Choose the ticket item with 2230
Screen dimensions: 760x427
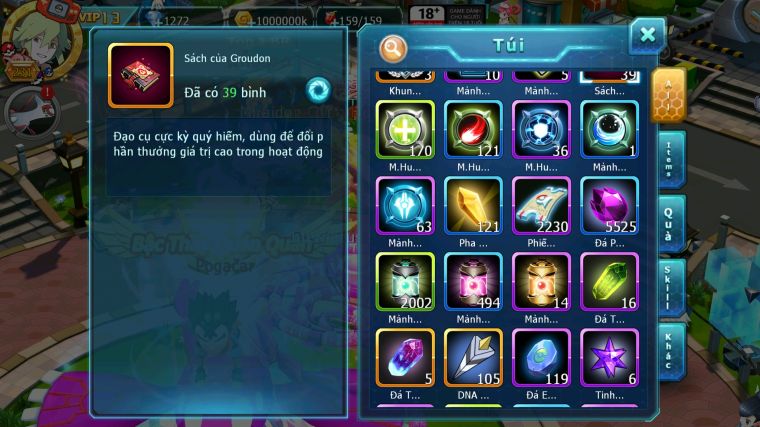[x=541, y=206]
